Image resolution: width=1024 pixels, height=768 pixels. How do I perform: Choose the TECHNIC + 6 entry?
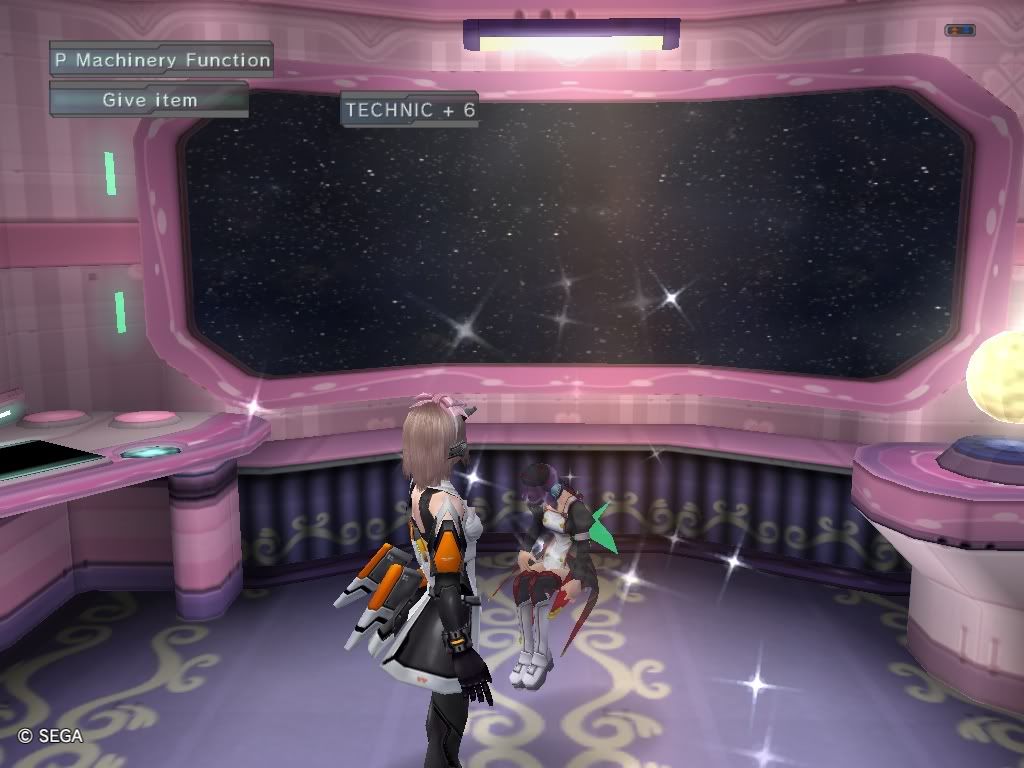410,110
